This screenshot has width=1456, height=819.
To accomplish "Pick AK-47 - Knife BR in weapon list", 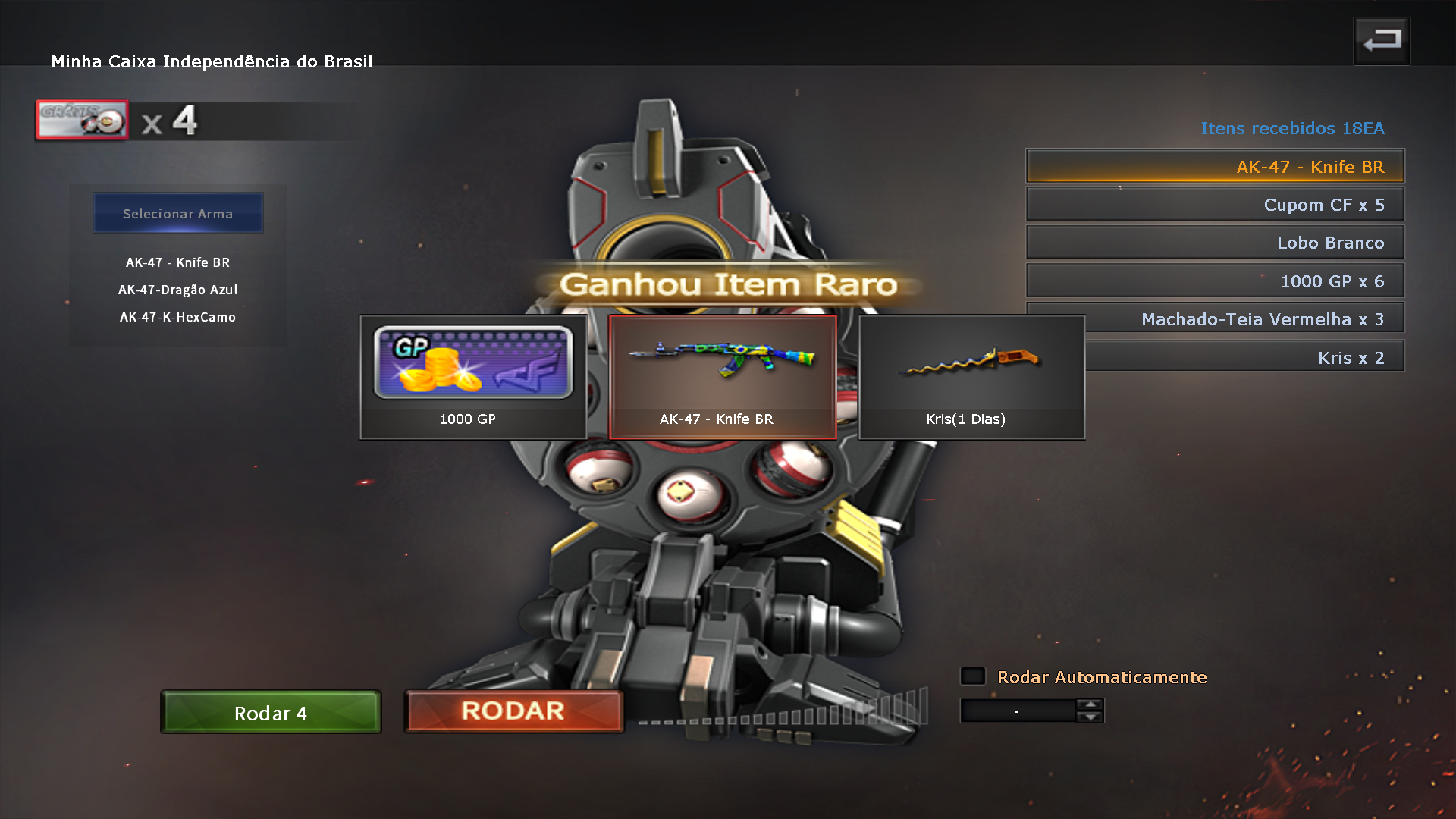I will [x=177, y=262].
